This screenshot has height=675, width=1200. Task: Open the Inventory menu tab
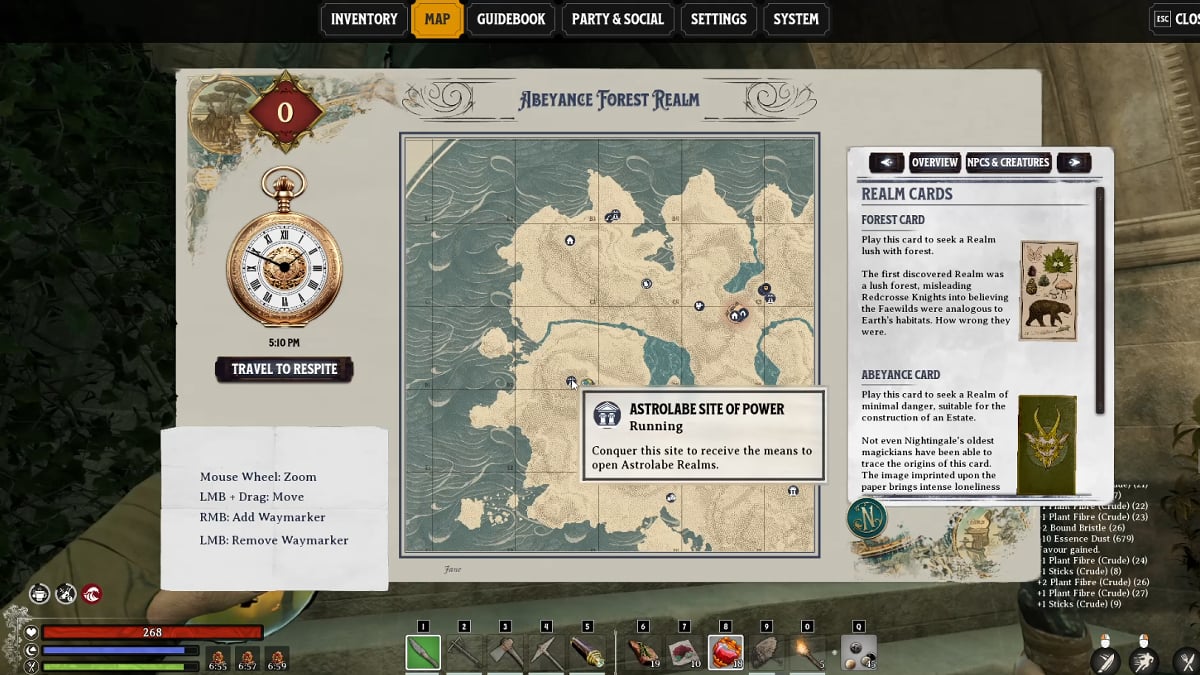(364, 19)
